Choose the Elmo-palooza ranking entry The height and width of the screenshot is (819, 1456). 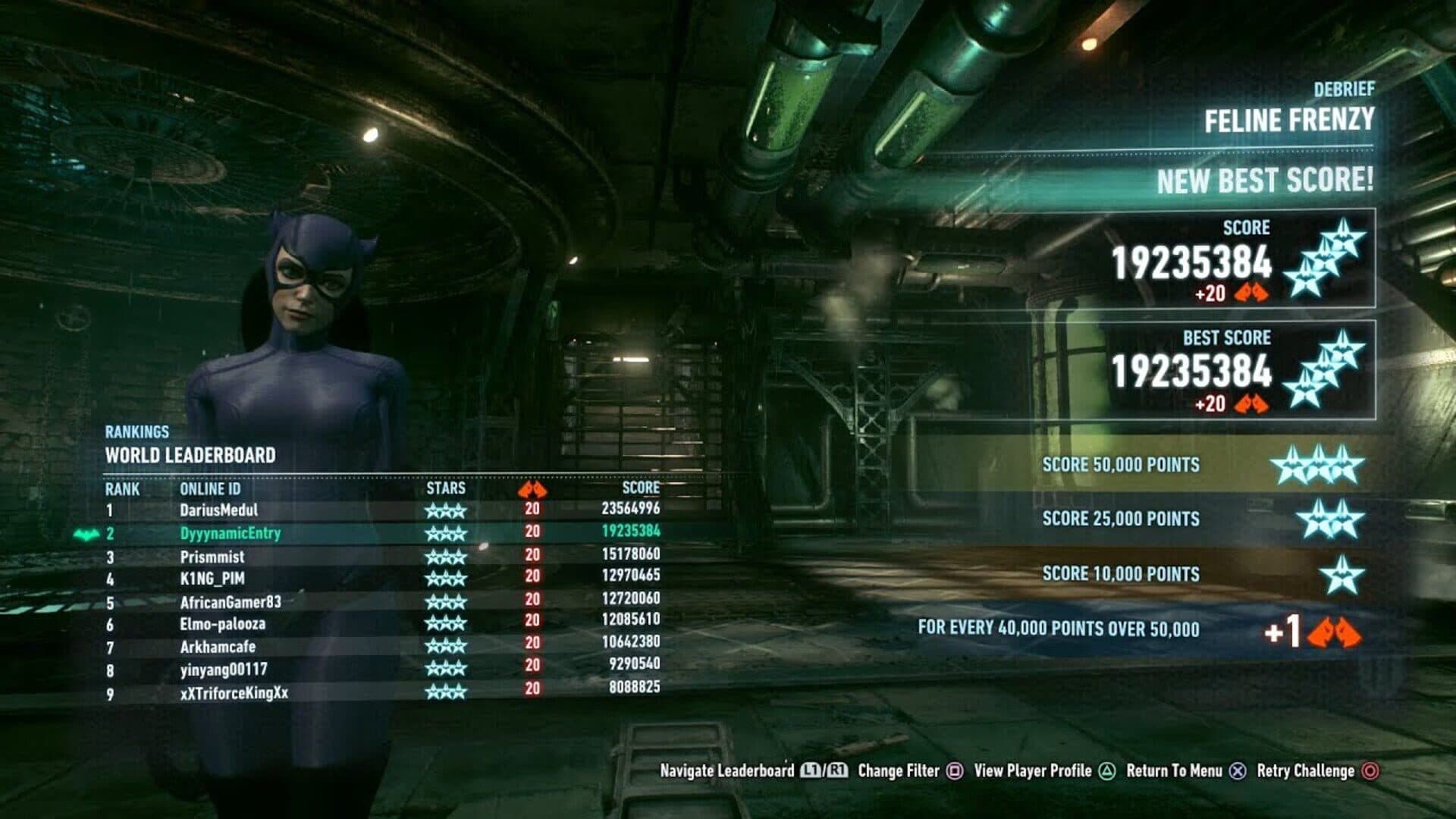(223, 624)
